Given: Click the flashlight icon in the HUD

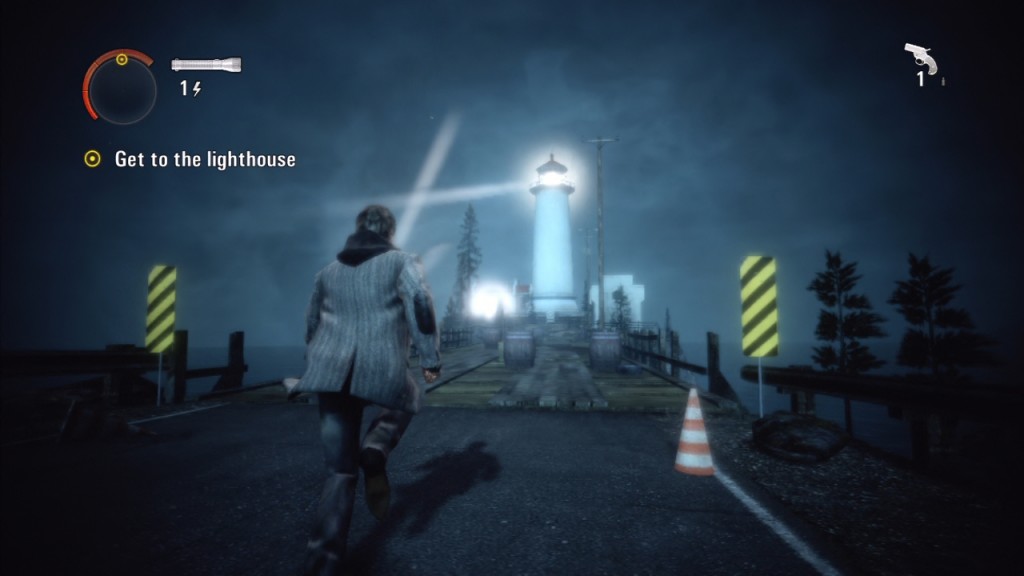Looking at the screenshot, I should click(206, 65).
